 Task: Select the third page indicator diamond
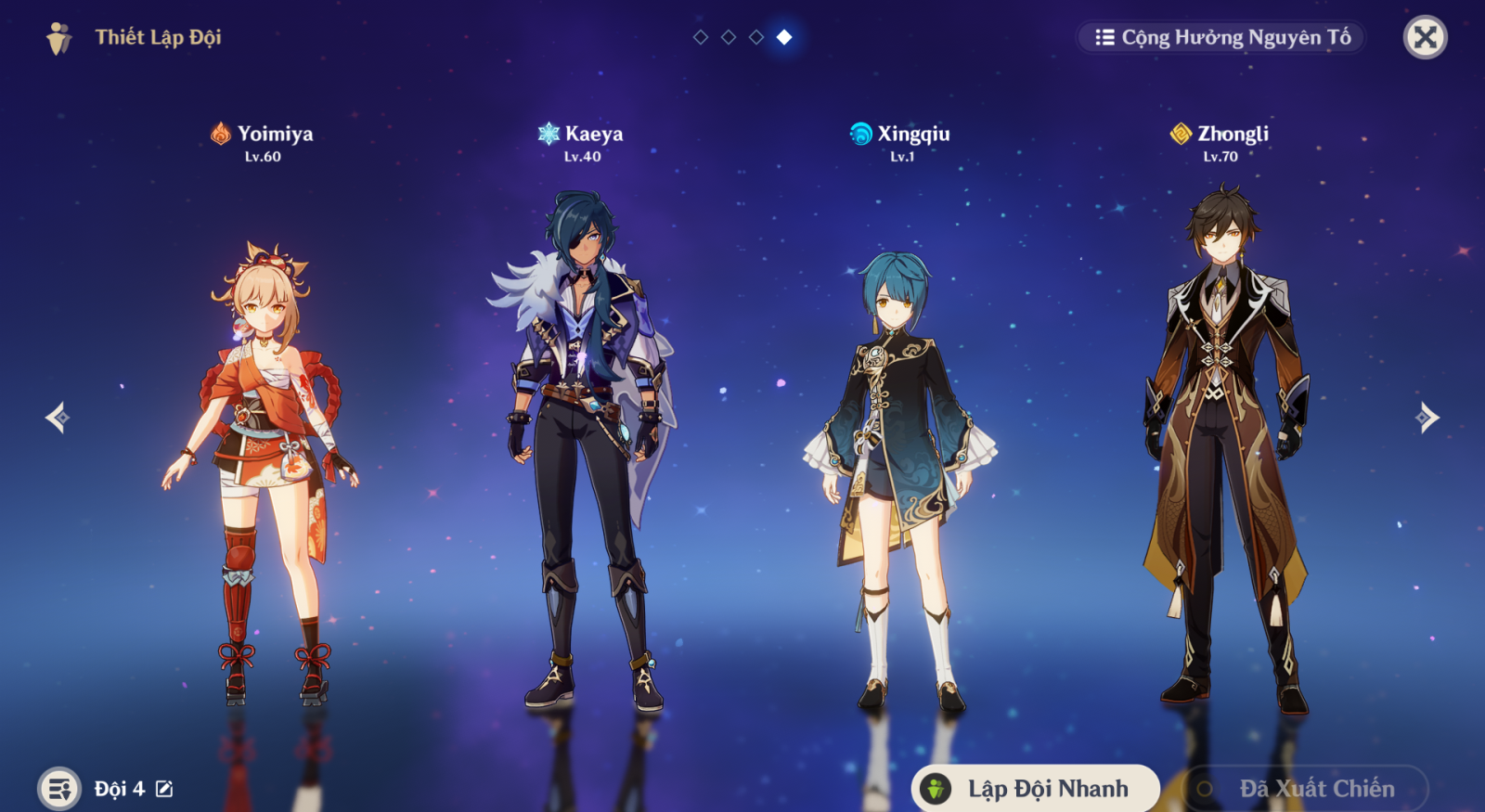click(x=755, y=39)
